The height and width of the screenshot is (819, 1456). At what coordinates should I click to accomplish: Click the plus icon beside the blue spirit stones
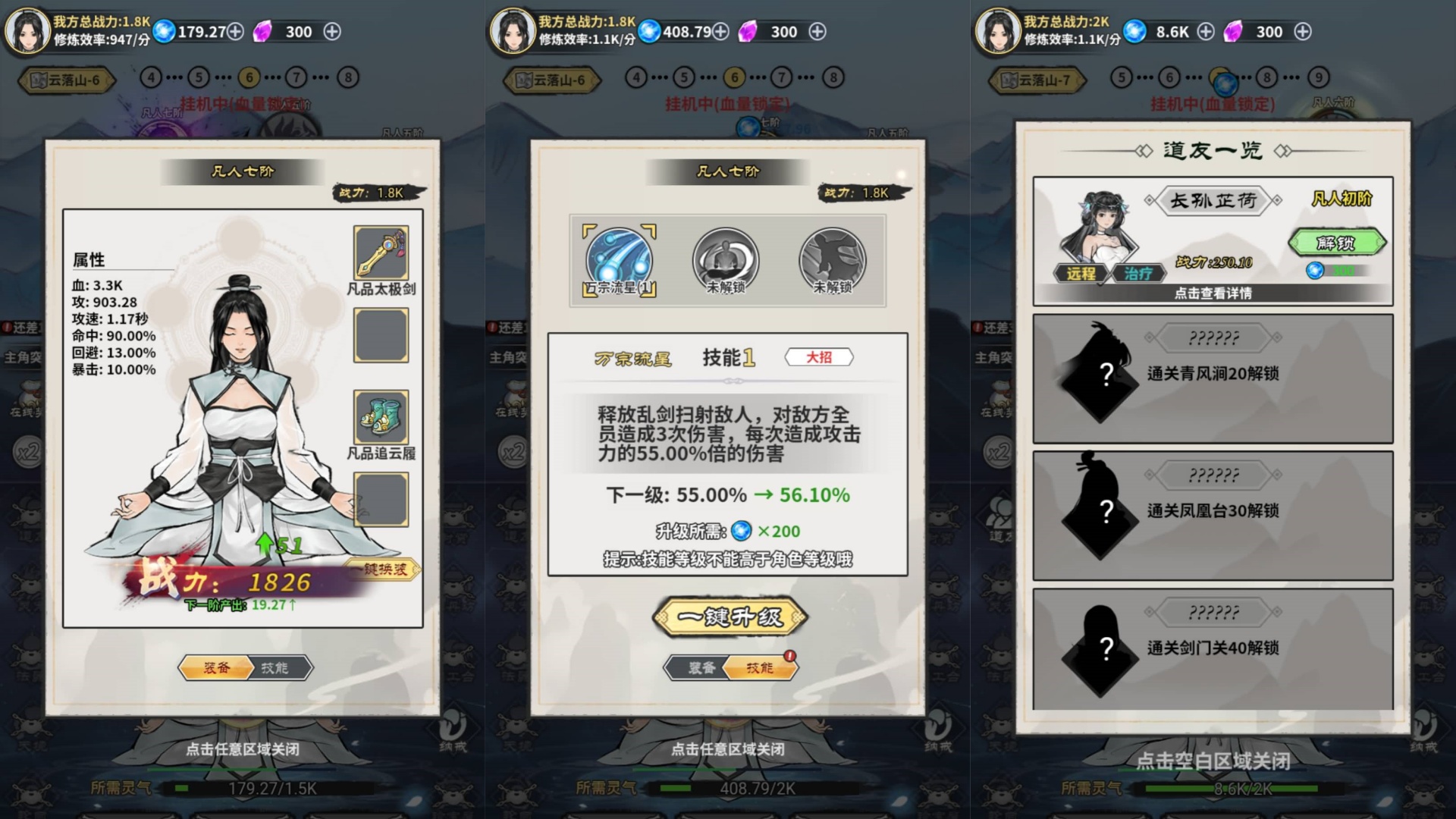coord(236,32)
